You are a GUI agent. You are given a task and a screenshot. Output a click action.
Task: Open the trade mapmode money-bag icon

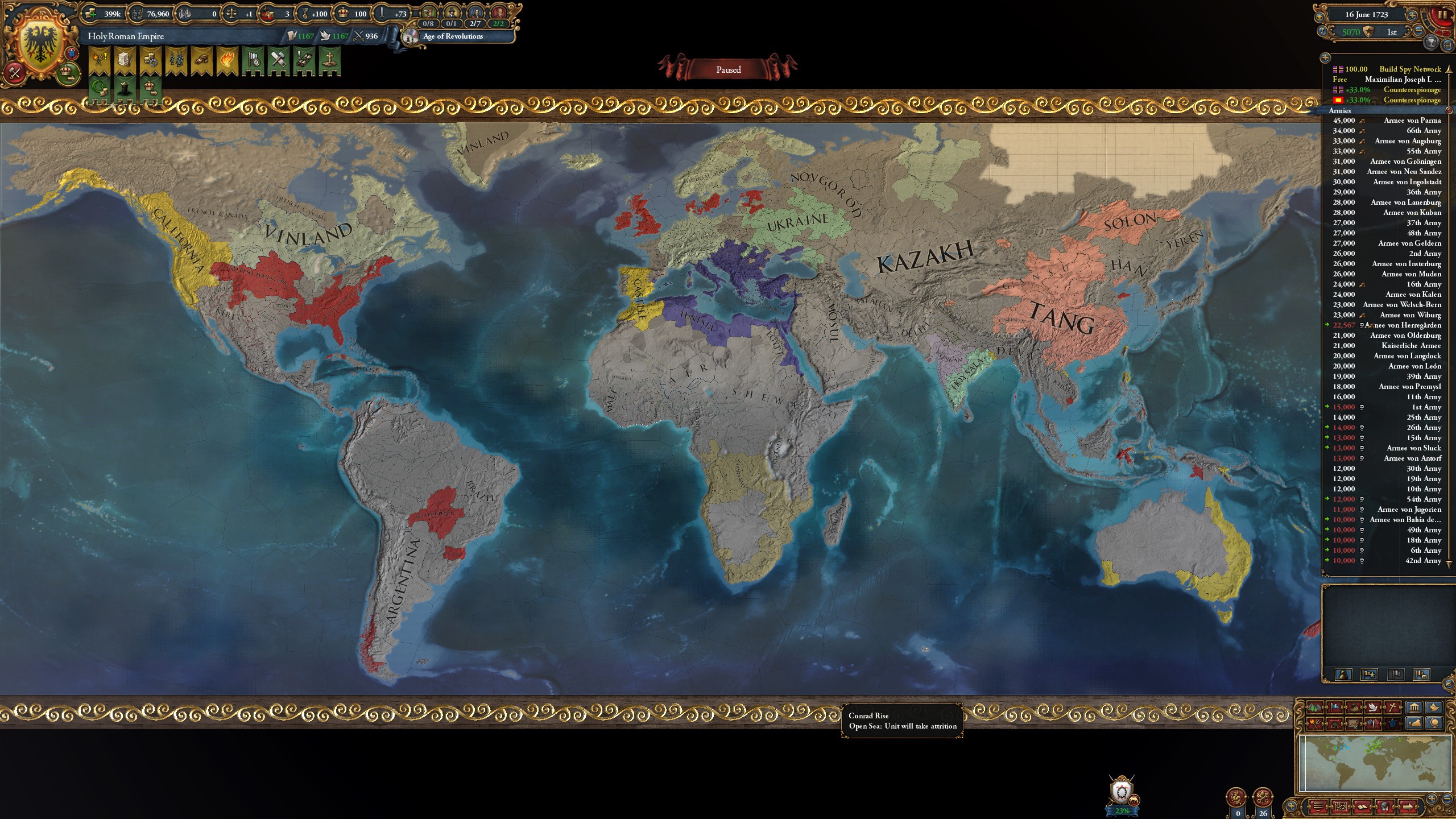pyautogui.click(x=1354, y=707)
